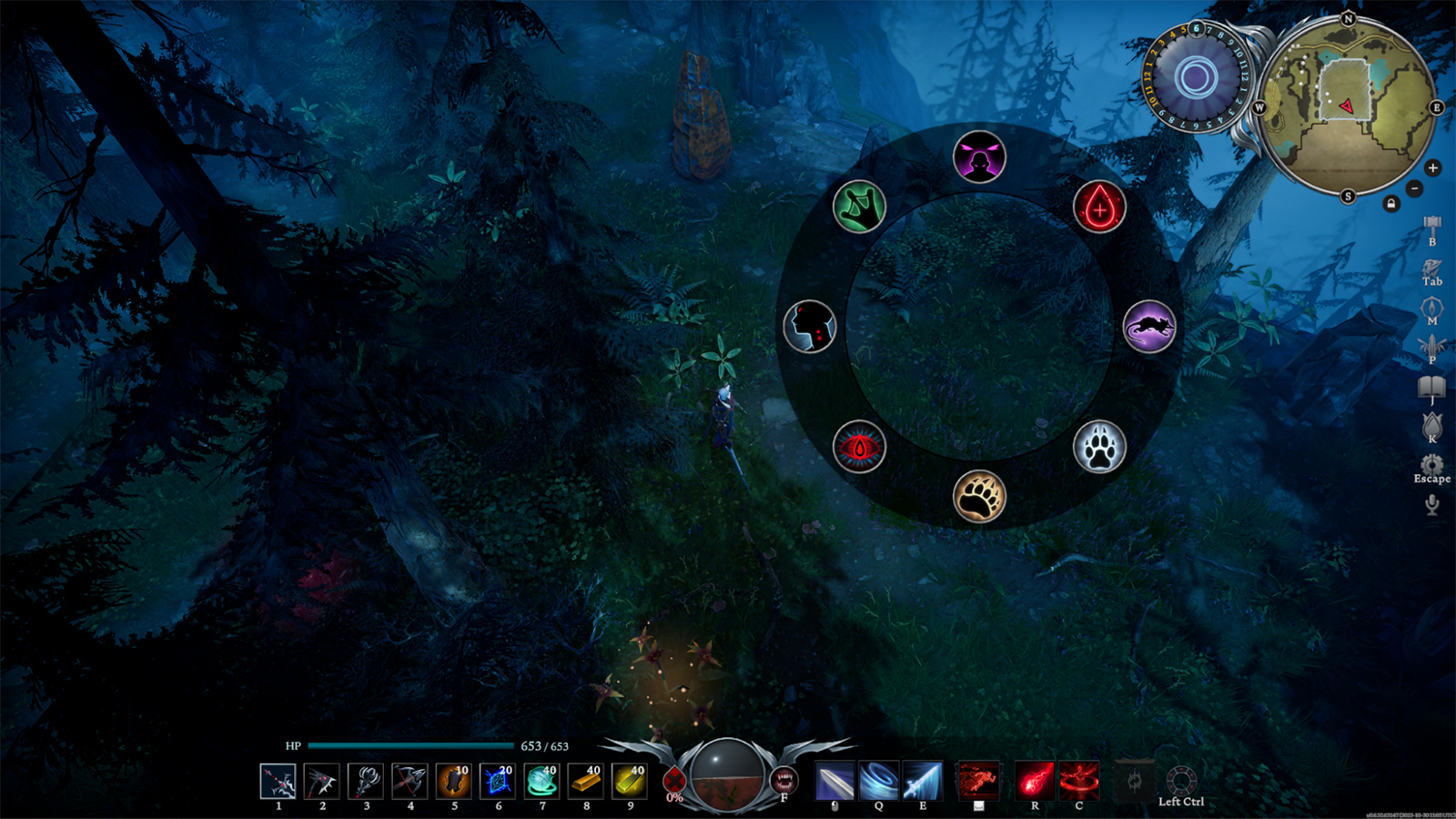
Task: Choose the red eye power on the wheel
Action: point(858,447)
